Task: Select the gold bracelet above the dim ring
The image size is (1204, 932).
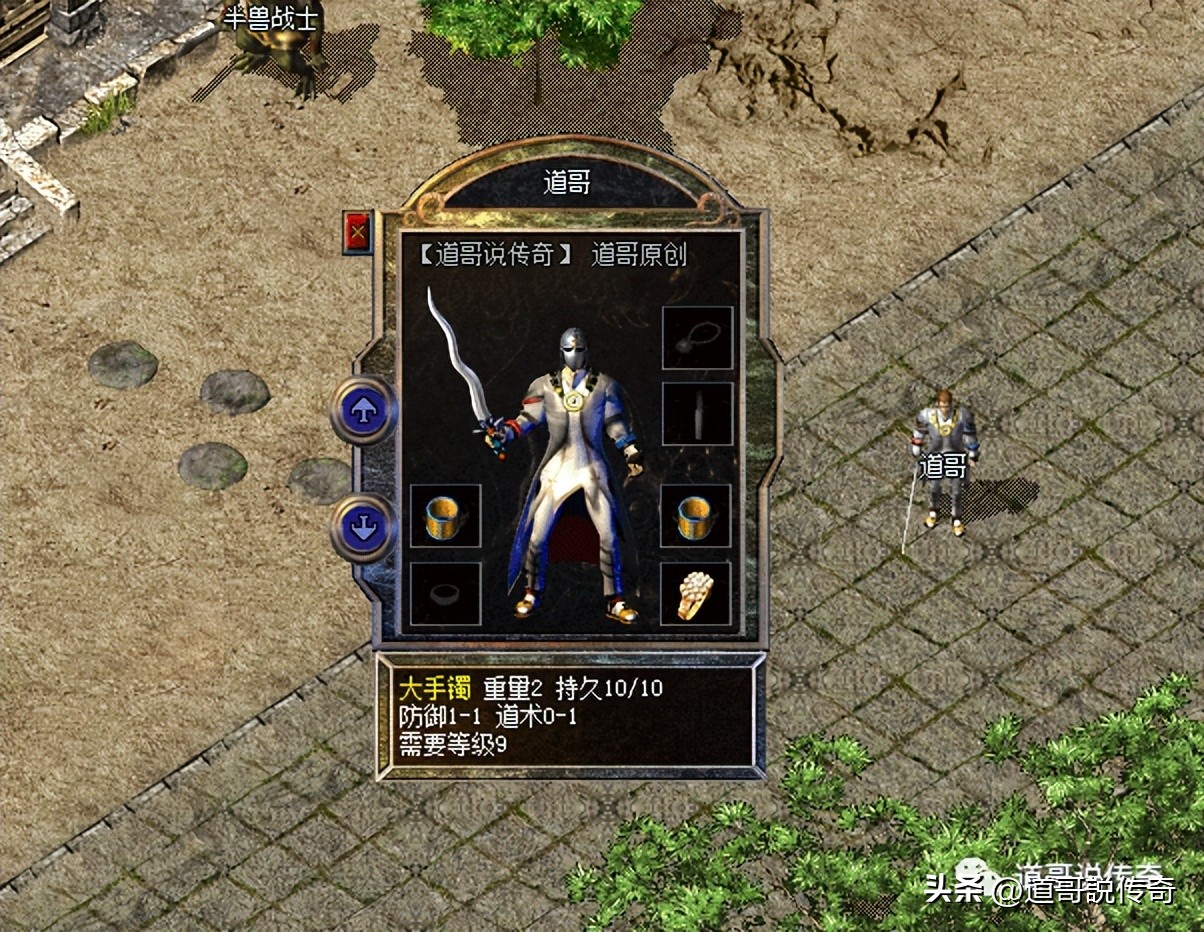Action: [x=445, y=516]
